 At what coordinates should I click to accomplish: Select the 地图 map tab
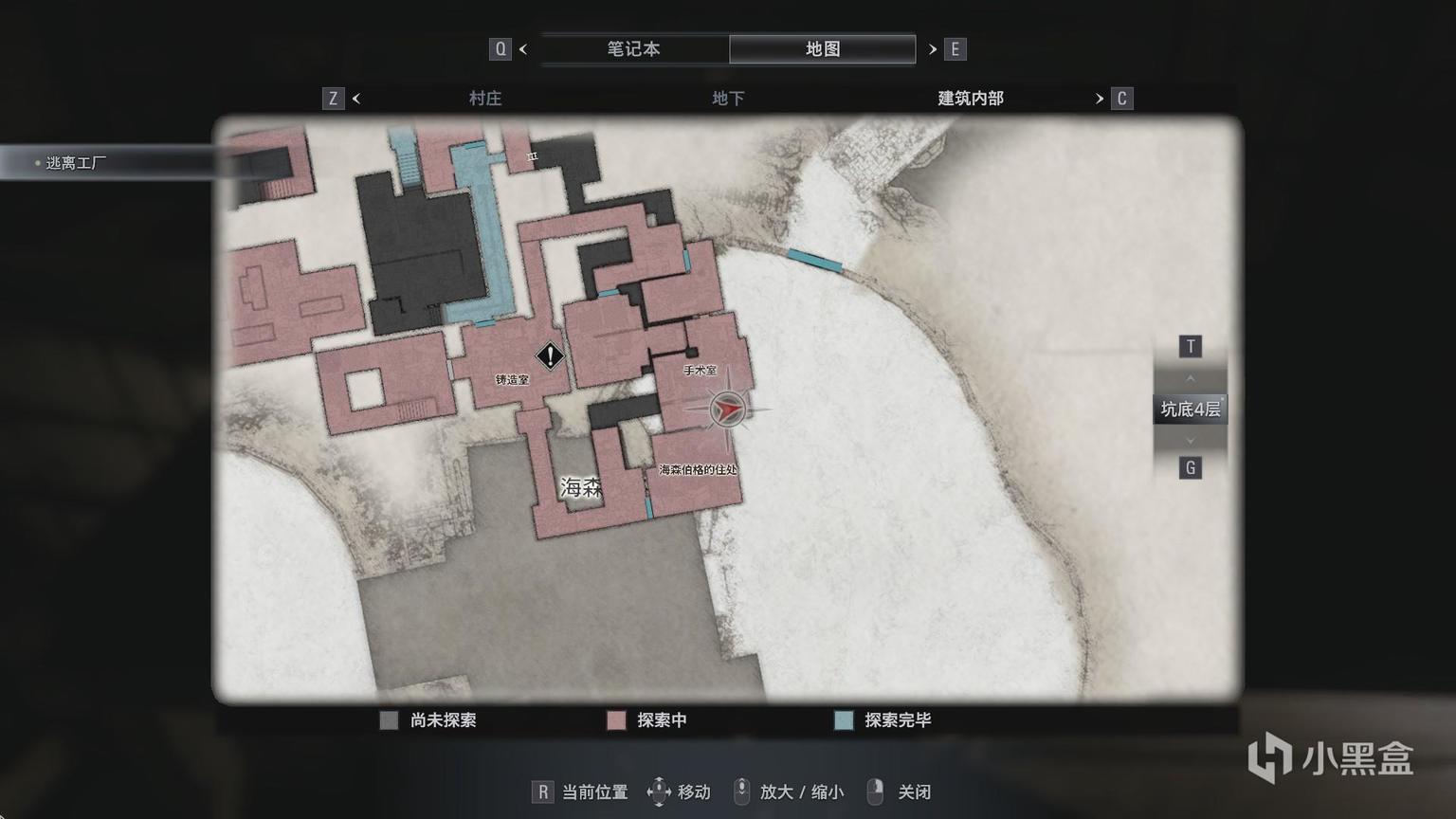822,49
